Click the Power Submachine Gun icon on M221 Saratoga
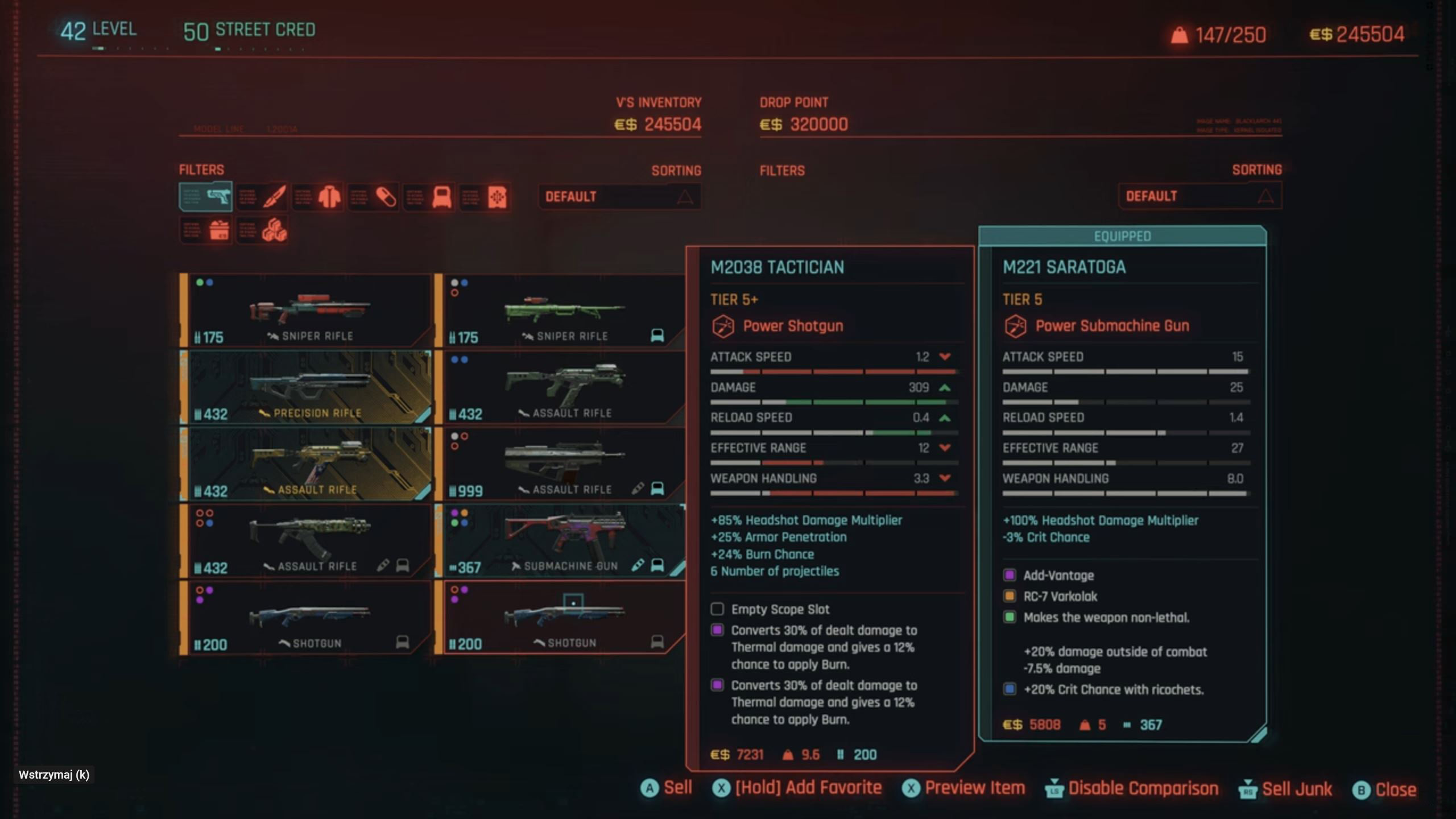Screen dimensions: 1456x819 (1016, 326)
